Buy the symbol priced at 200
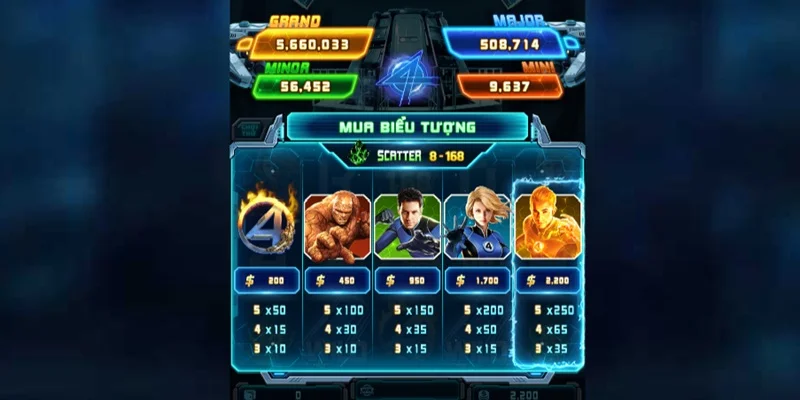 [267, 282]
